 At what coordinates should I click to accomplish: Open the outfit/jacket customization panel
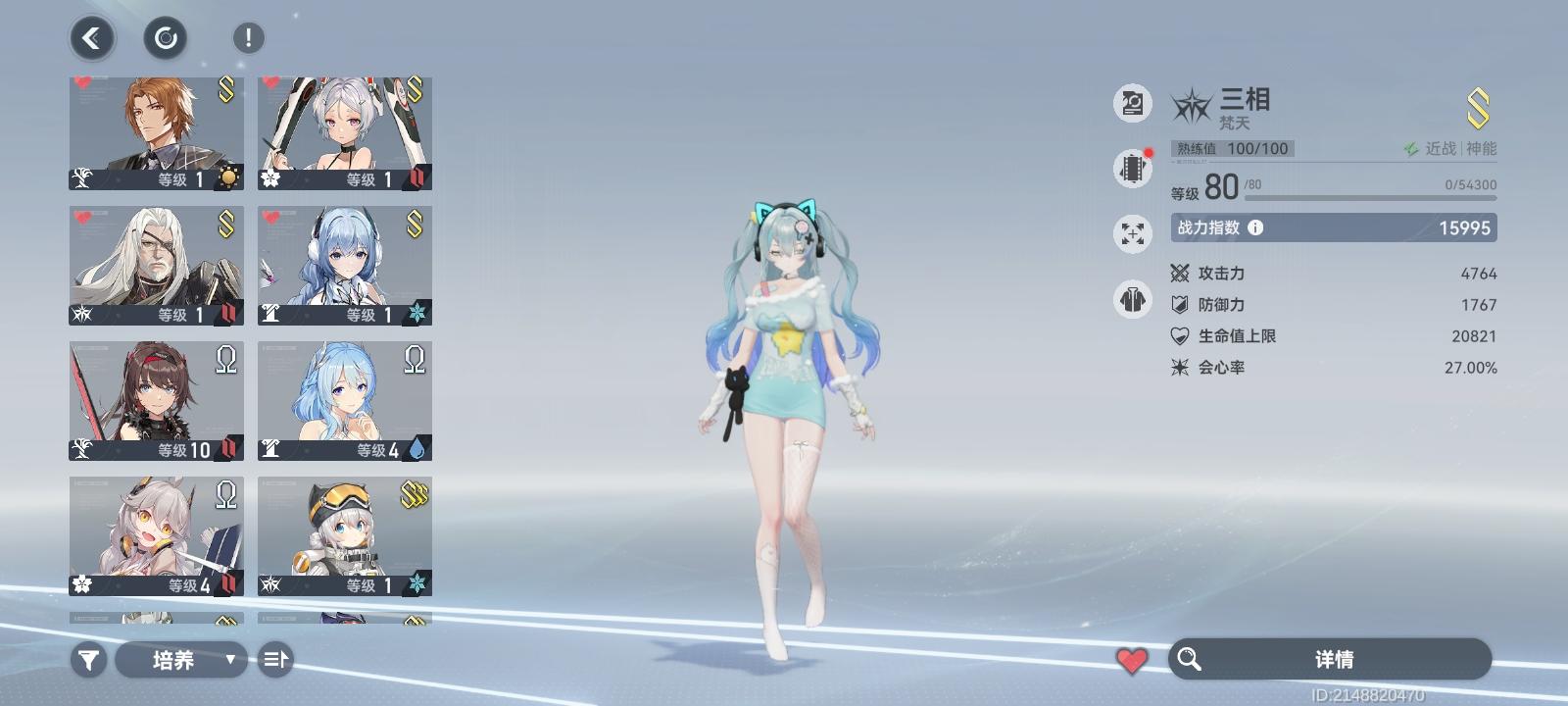[x=1132, y=299]
